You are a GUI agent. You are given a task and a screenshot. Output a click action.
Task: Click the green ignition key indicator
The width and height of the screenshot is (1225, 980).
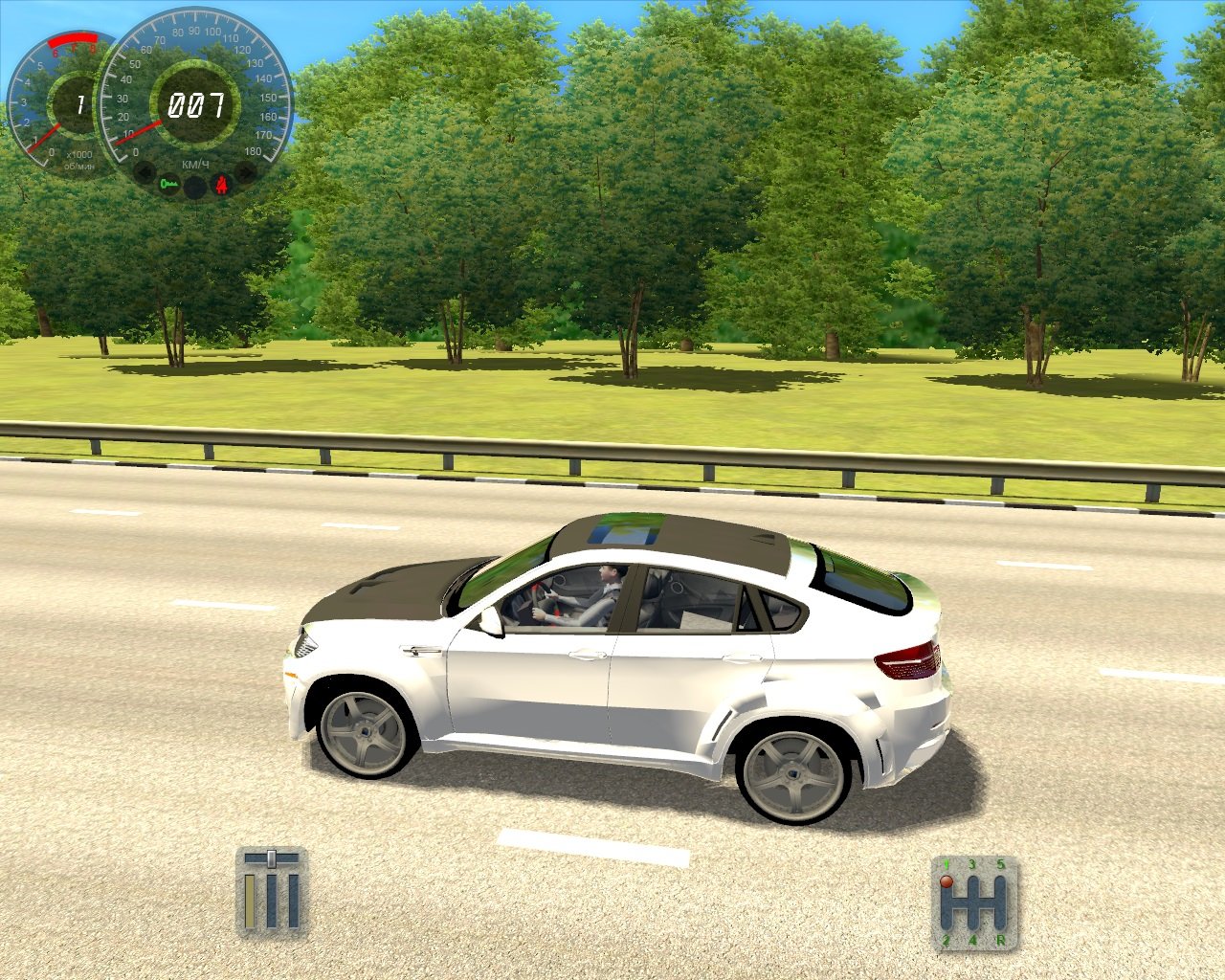click(x=169, y=184)
